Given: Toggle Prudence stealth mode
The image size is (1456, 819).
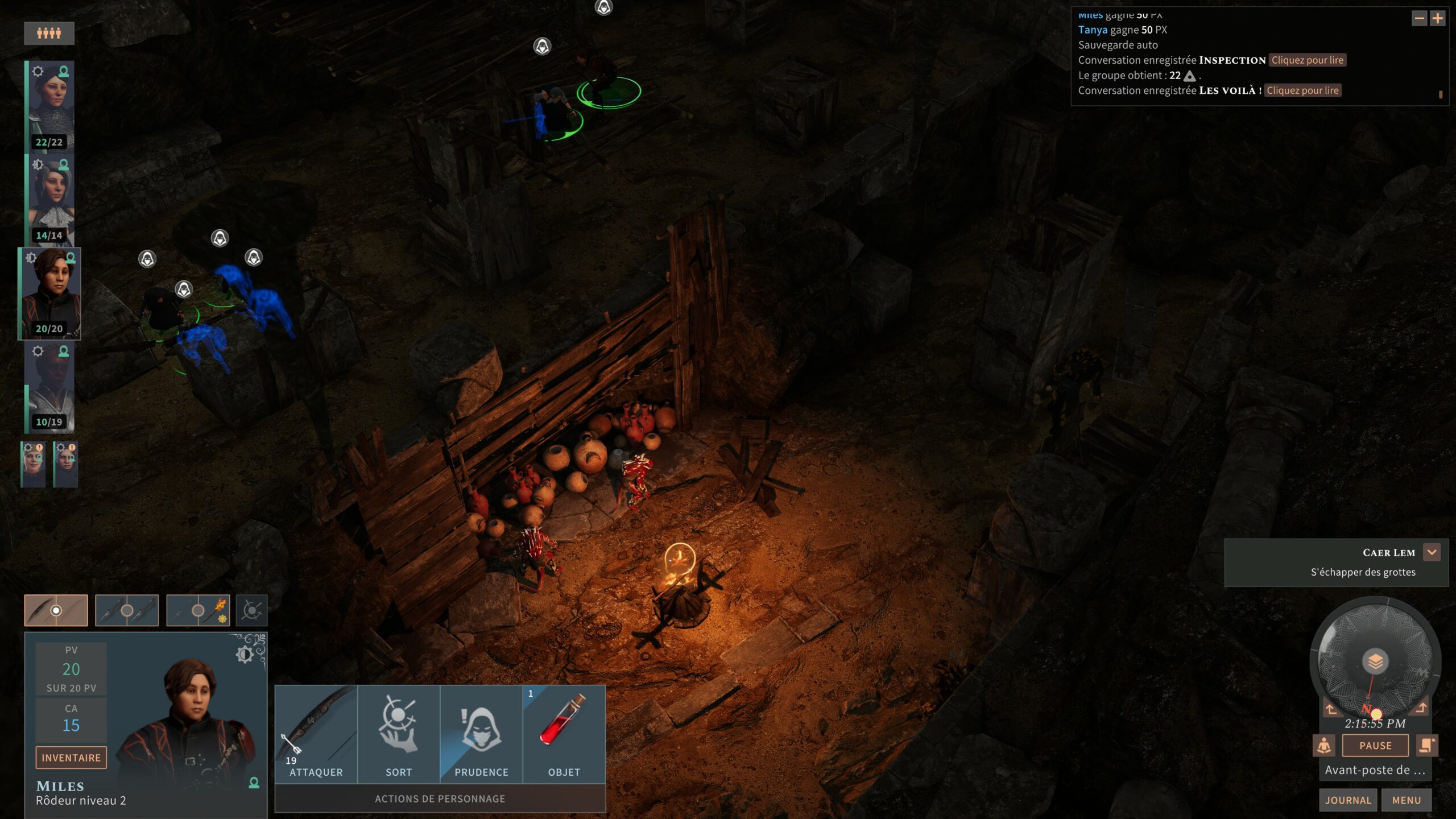Looking at the screenshot, I should point(481,734).
